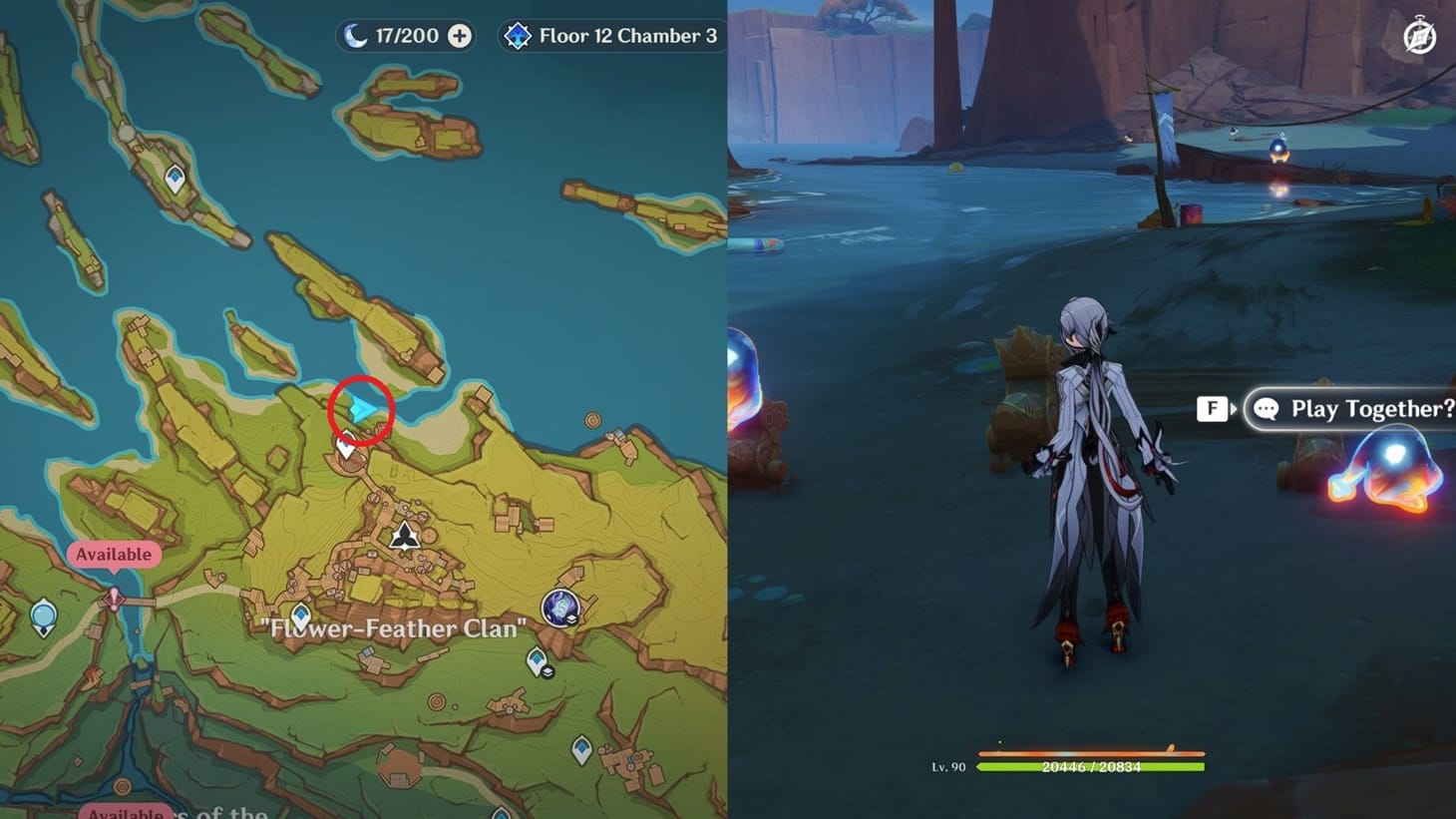This screenshot has height=819, width=1456.
Task: Click the chat bubble icon in the interaction prompt
Action: [1267, 408]
